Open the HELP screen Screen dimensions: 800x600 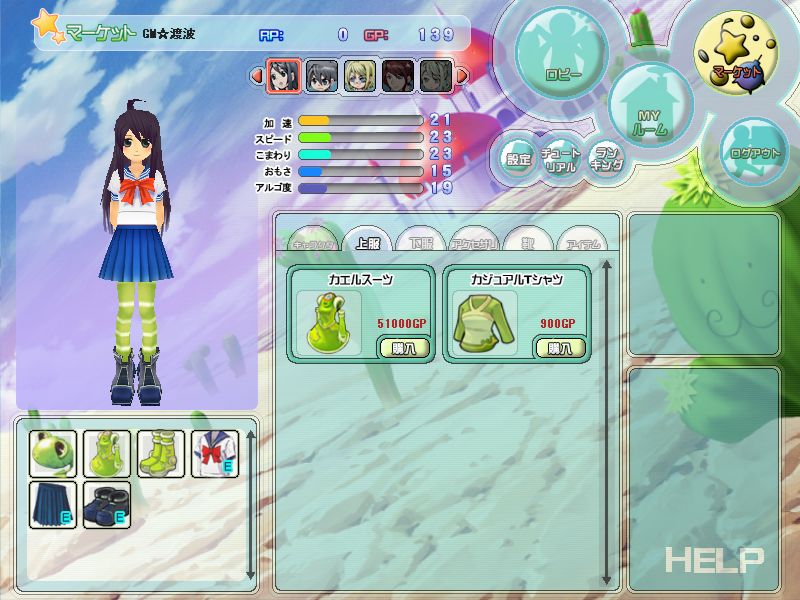714,560
